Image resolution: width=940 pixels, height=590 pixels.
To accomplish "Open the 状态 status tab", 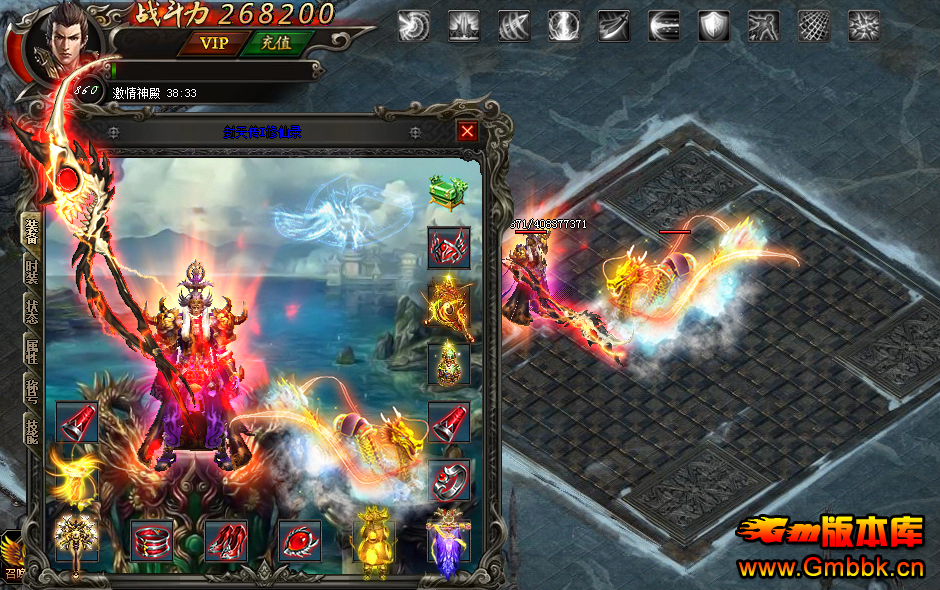I will click(x=31, y=310).
